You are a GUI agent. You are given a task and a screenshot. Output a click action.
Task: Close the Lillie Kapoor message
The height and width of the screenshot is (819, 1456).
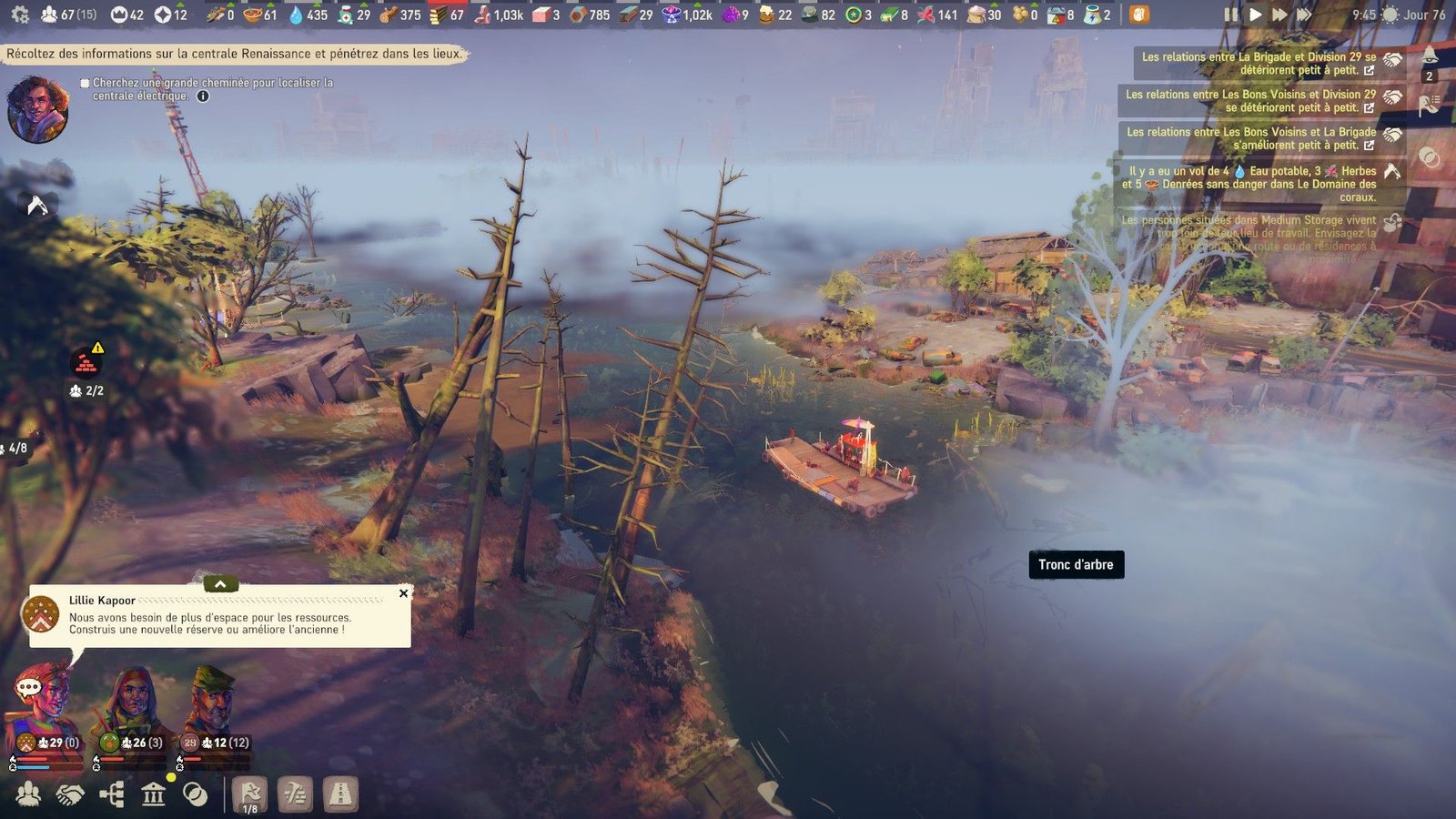[x=403, y=593]
